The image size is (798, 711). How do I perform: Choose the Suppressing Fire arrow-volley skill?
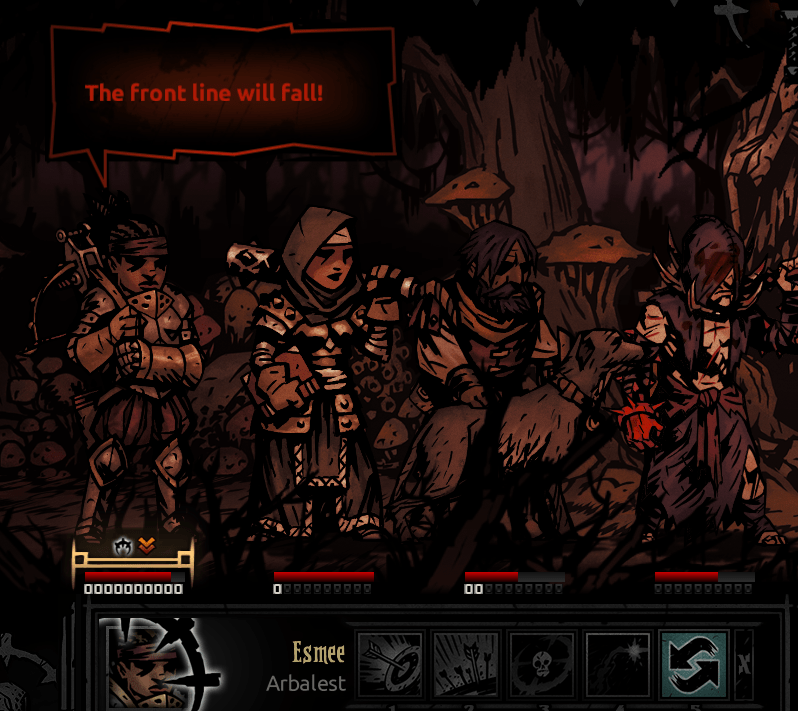pos(465,664)
